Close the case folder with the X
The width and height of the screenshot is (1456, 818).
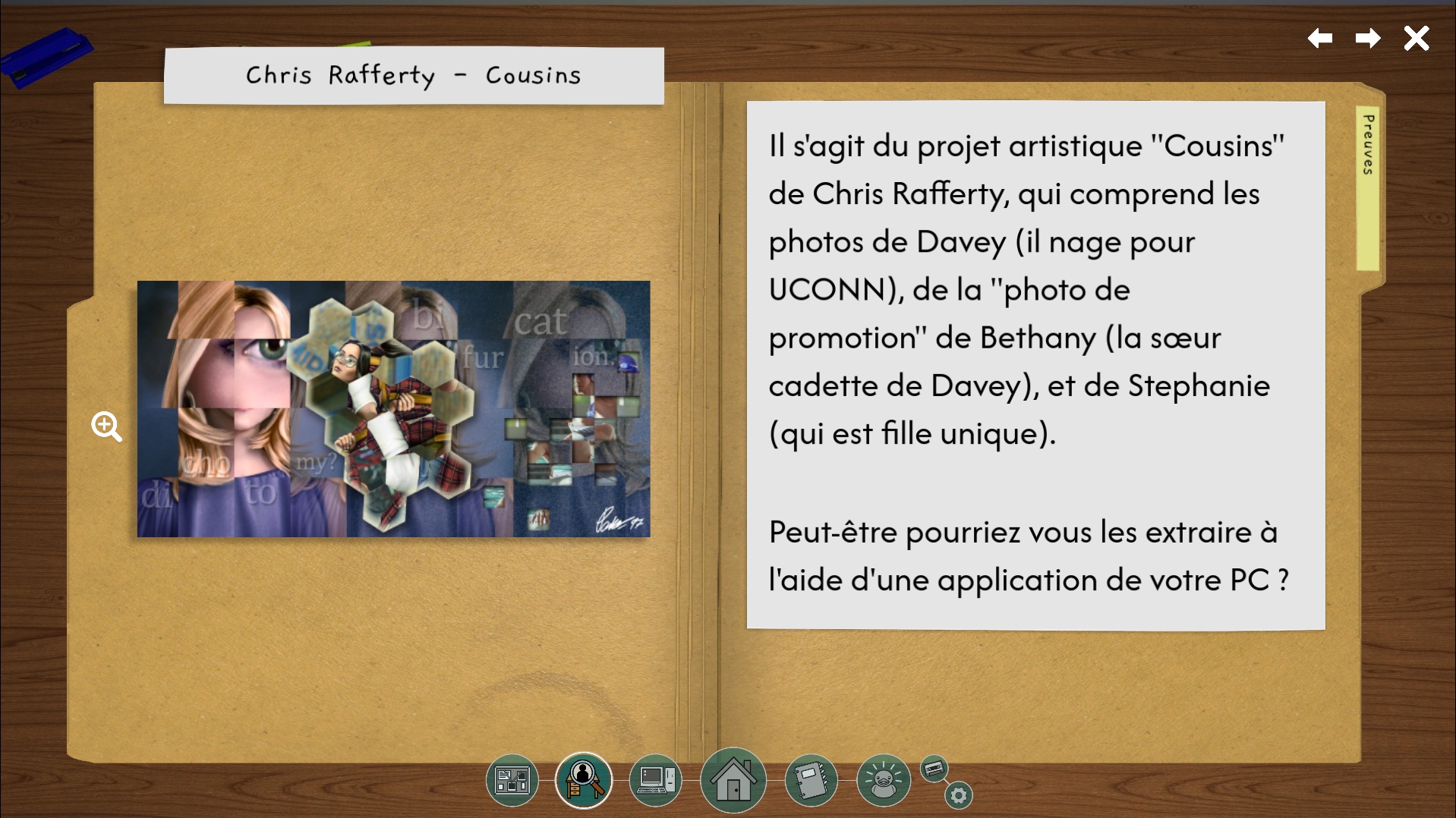(1416, 38)
